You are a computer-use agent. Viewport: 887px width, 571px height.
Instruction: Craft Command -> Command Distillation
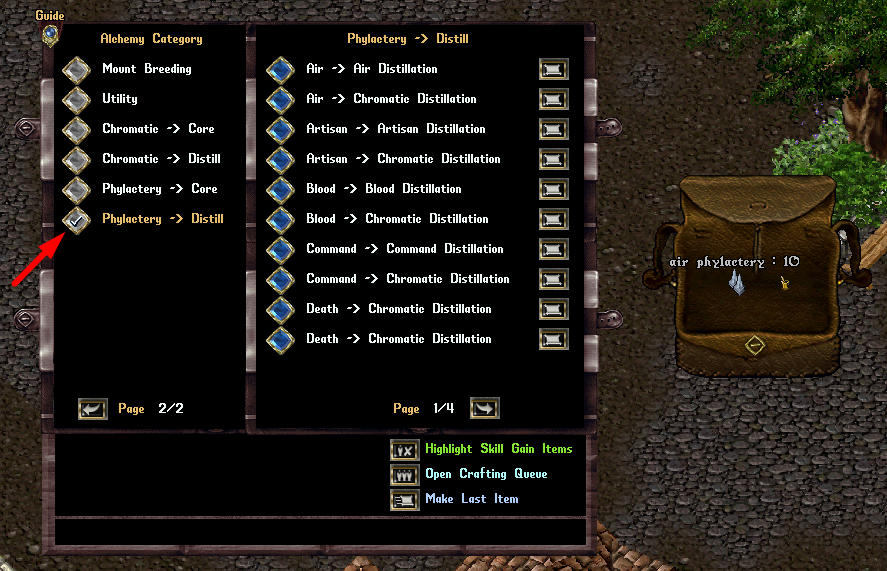(280, 250)
